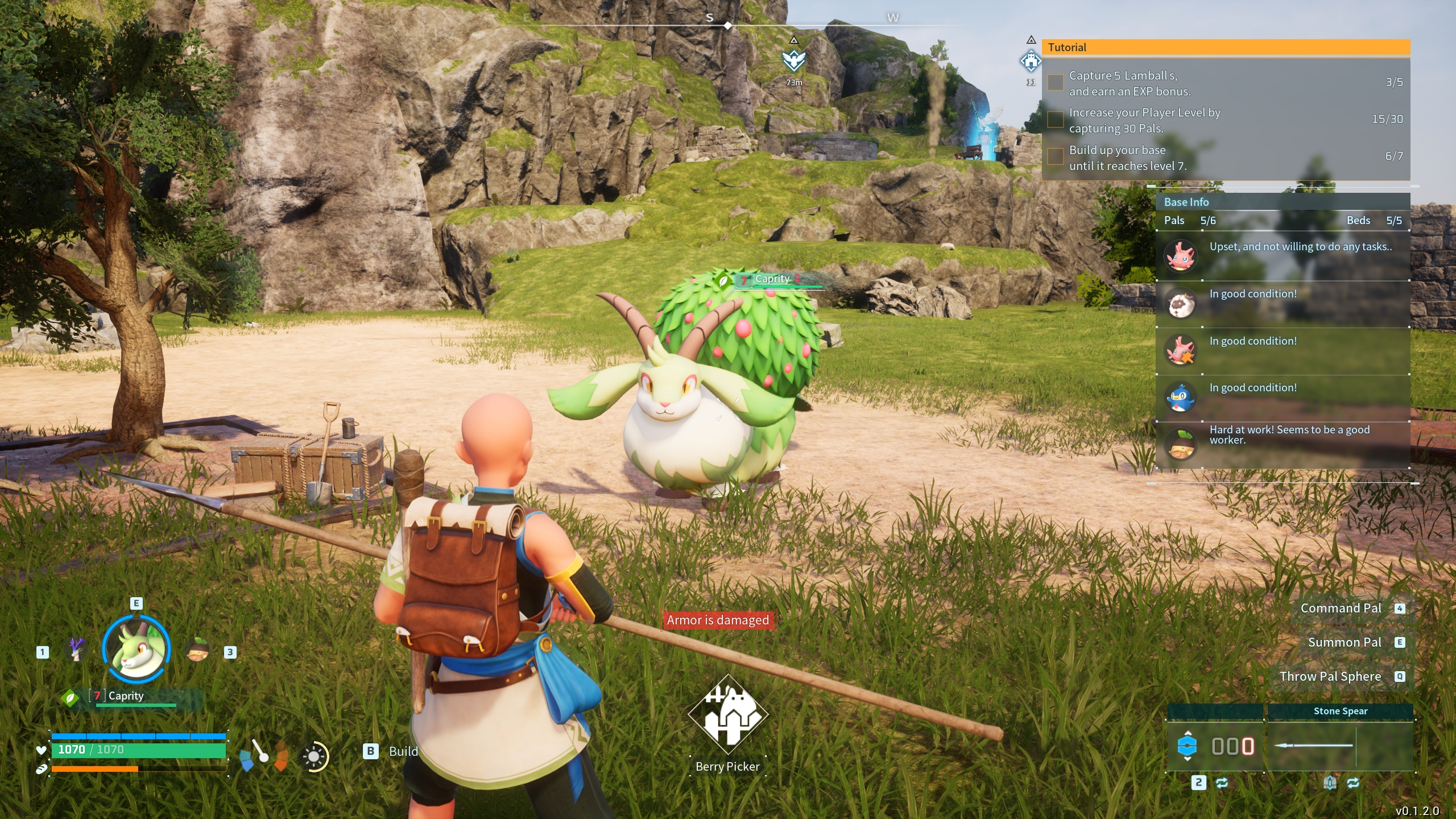Open the Tutorial panel header
The height and width of the screenshot is (819, 1456).
click(x=1225, y=48)
